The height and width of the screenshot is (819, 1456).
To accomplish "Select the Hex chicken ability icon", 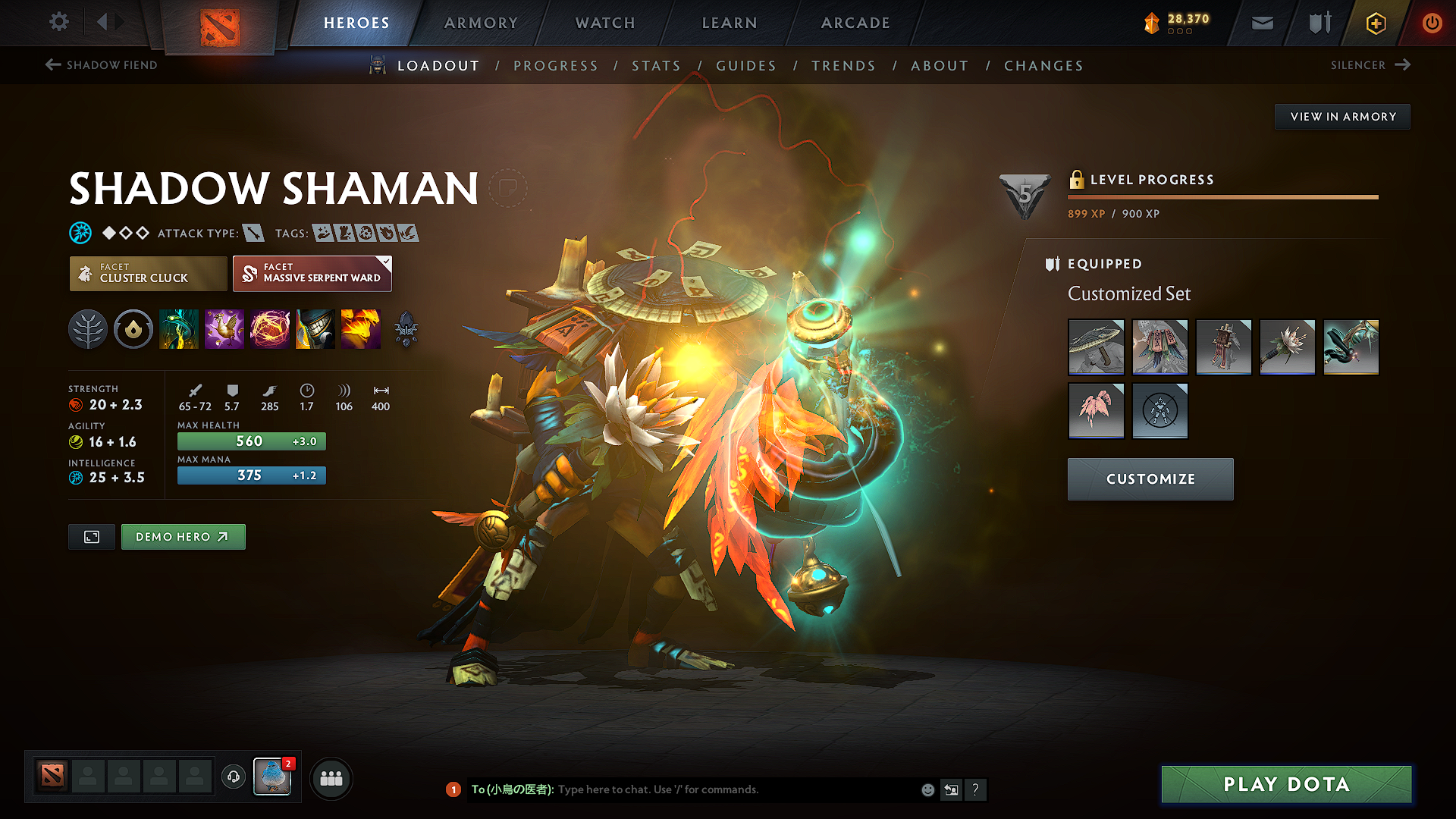I will click(x=224, y=329).
